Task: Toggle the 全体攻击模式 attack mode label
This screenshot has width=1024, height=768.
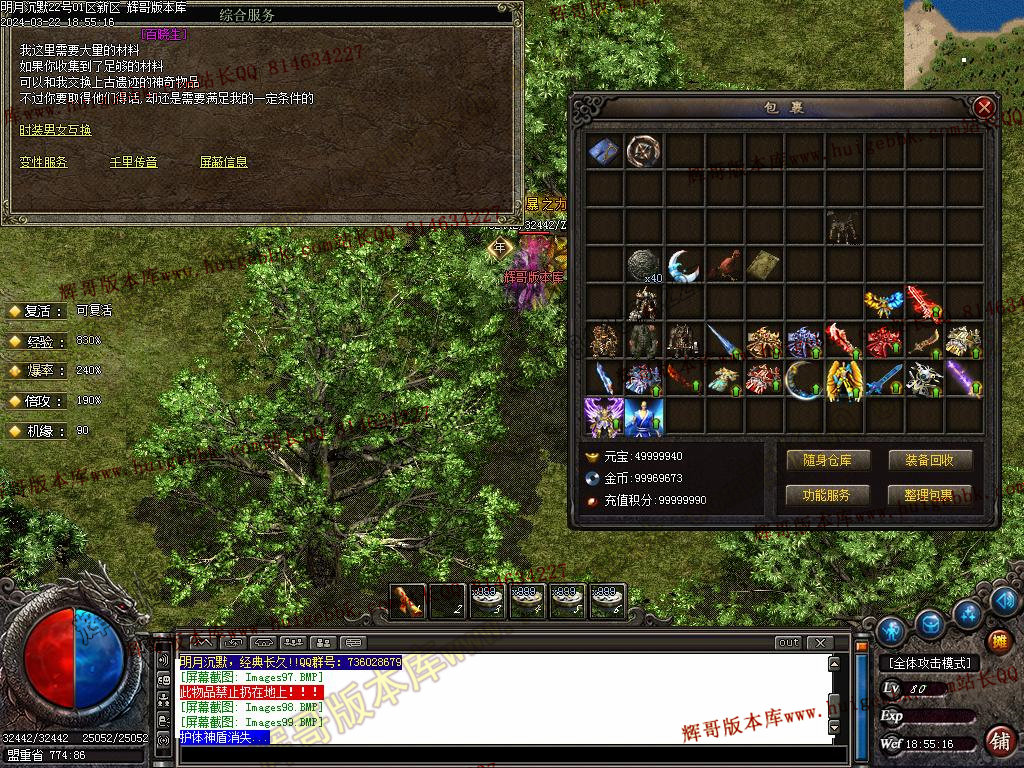Action: [928, 663]
